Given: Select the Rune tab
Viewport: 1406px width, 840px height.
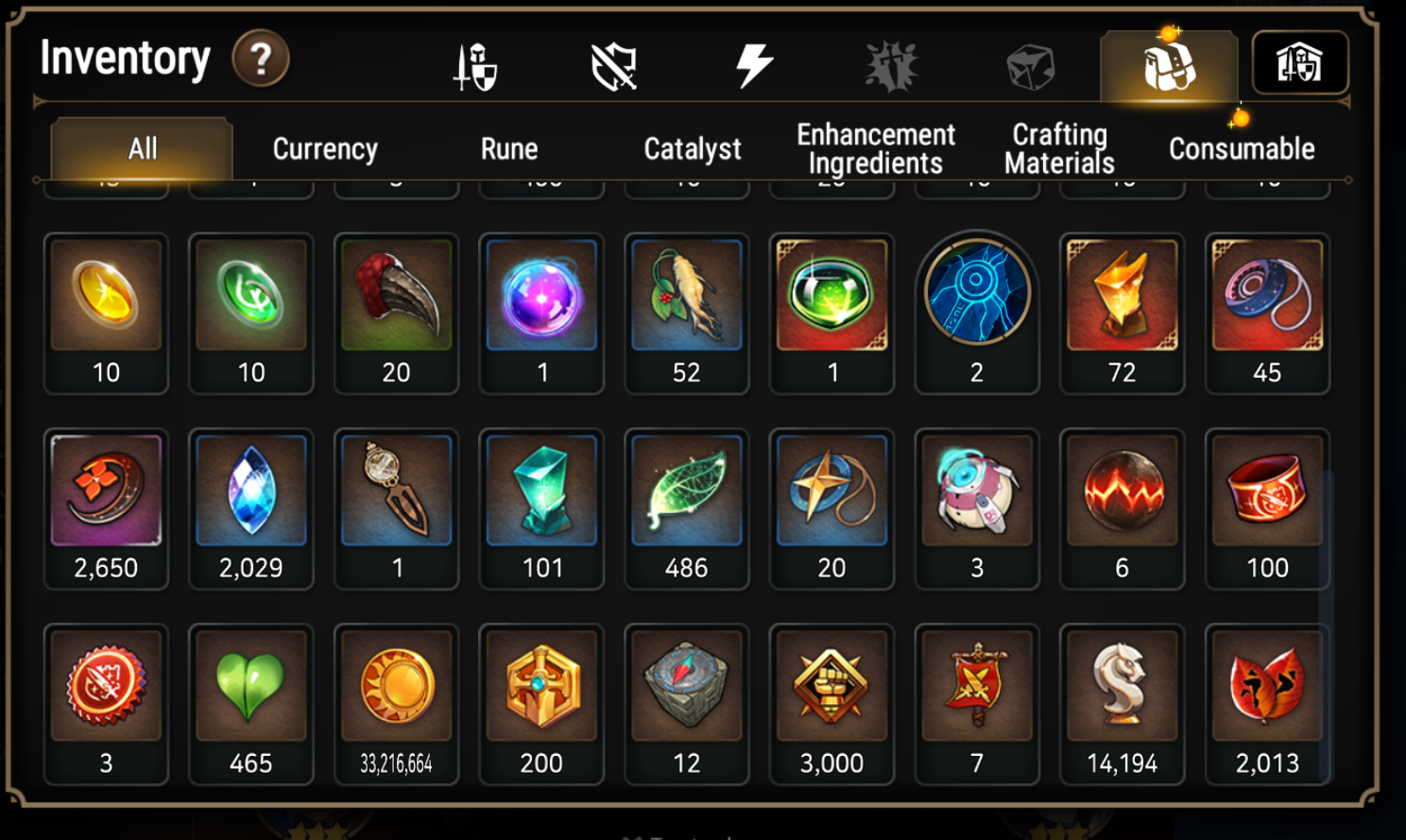Looking at the screenshot, I should [x=509, y=148].
